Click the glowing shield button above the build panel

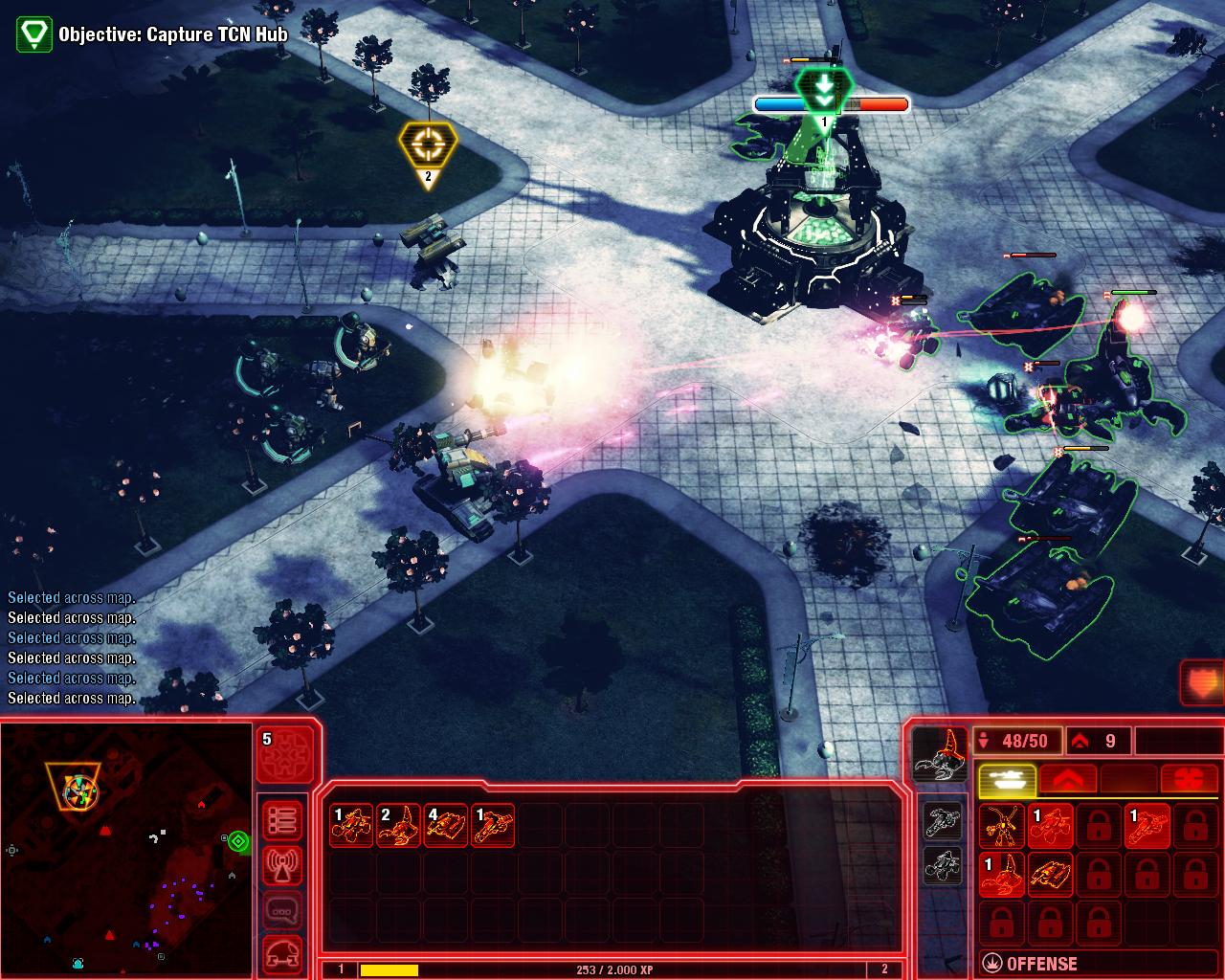pos(1203,682)
